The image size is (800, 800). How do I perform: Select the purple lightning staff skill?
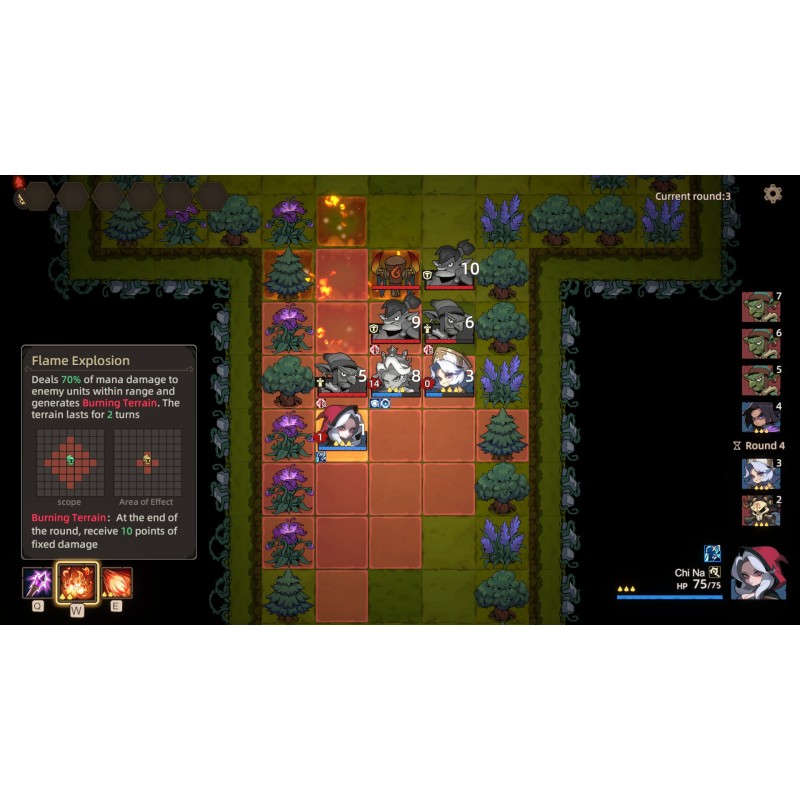[37, 582]
